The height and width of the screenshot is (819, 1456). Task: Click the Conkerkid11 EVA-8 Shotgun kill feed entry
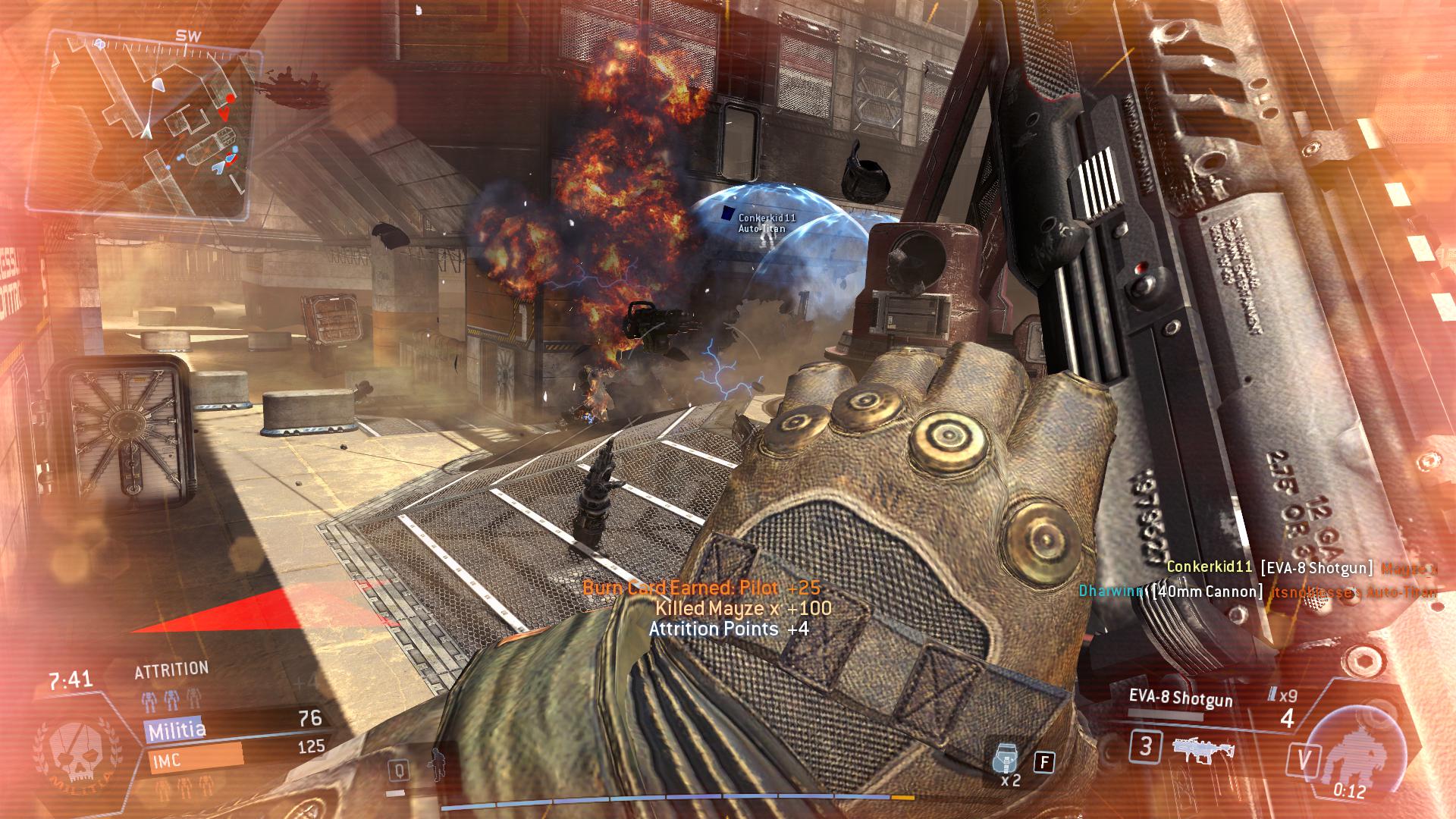click(1301, 567)
